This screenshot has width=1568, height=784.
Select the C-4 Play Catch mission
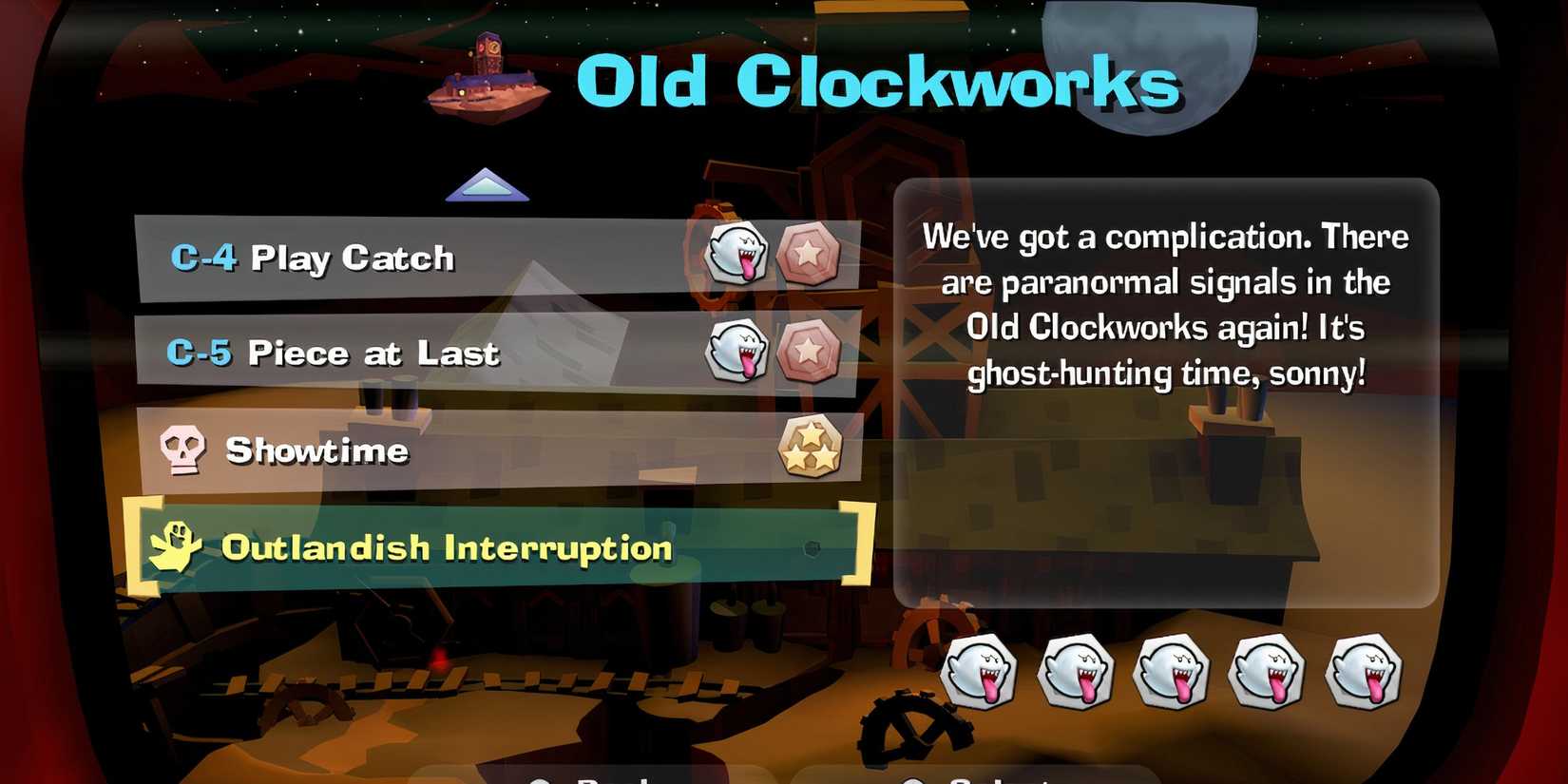tap(380, 257)
